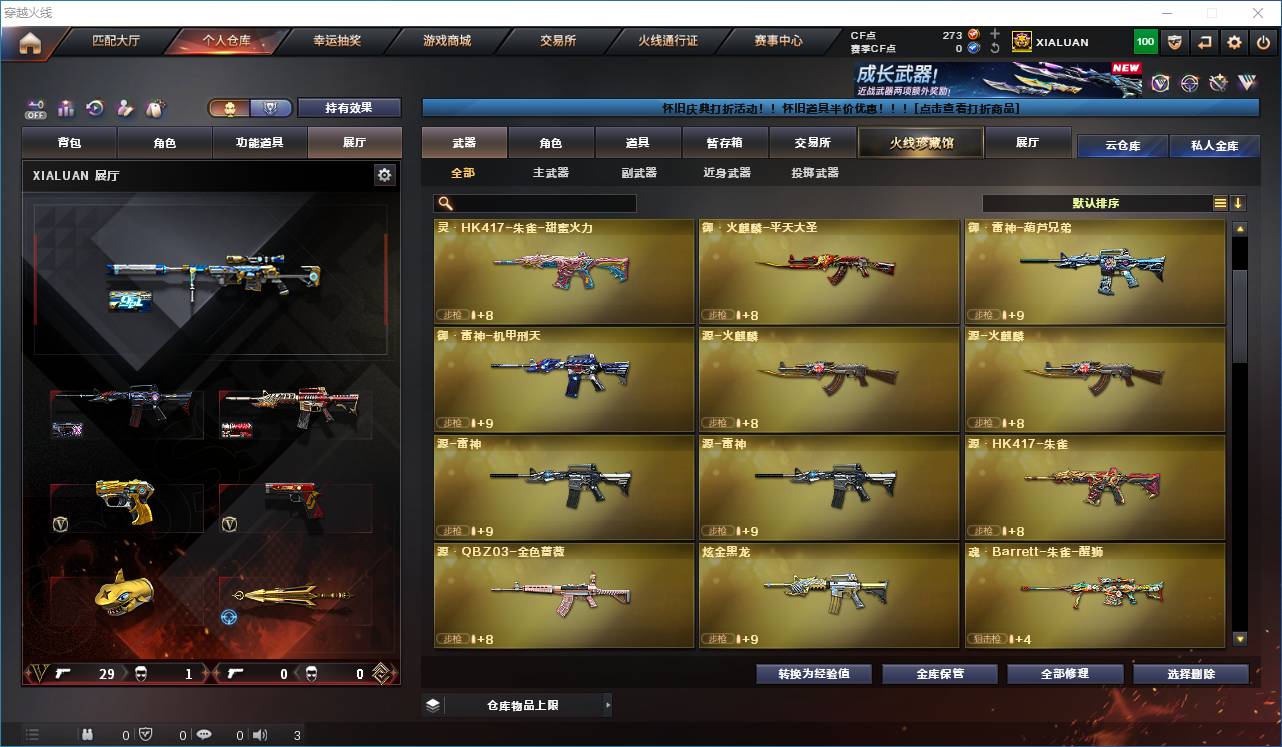Show 近身武器 melee weapons category
This screenshot has width=1282, height=747.
pos(726,173)
